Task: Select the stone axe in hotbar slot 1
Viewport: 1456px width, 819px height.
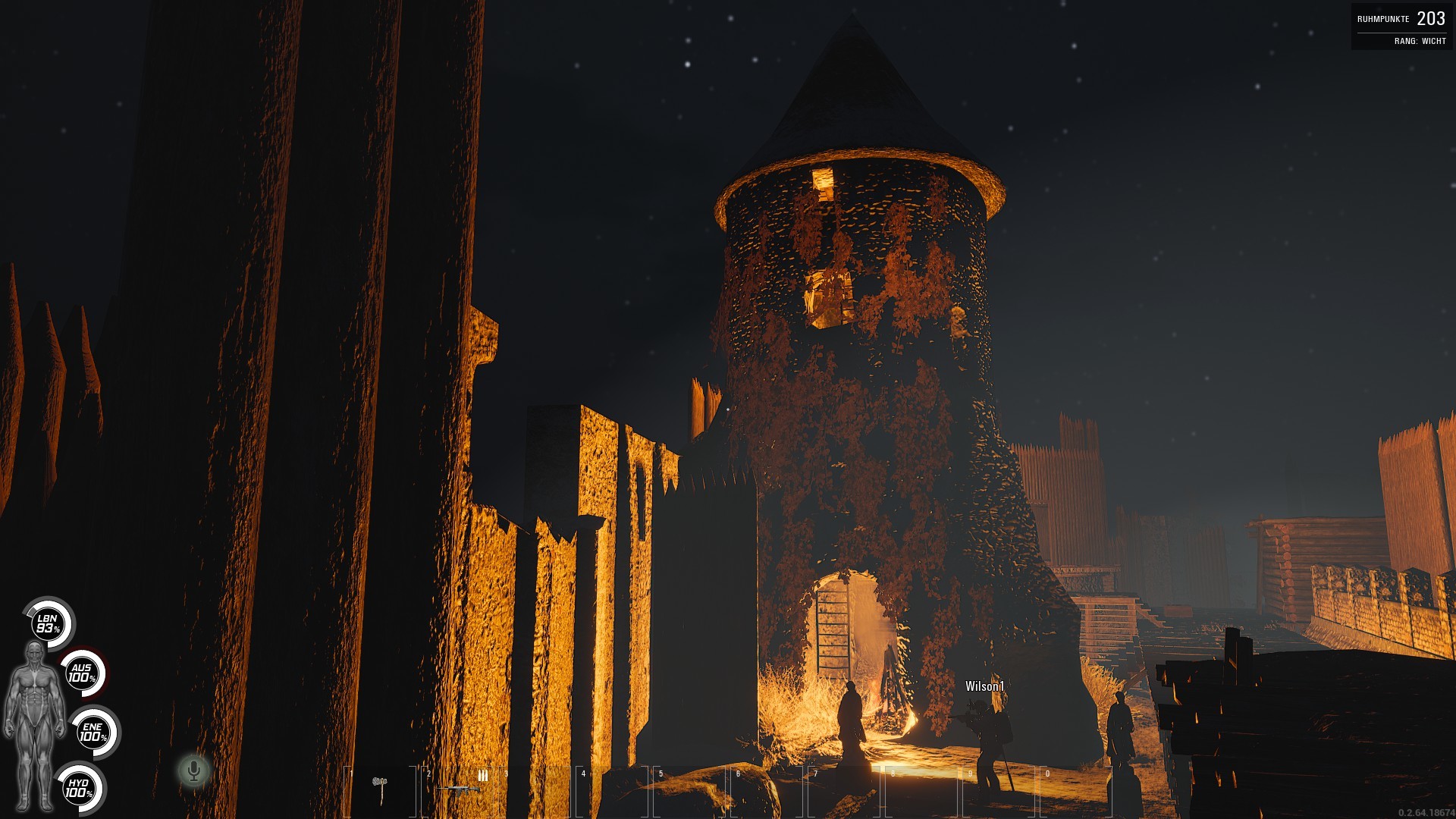Action: [381, 789]
